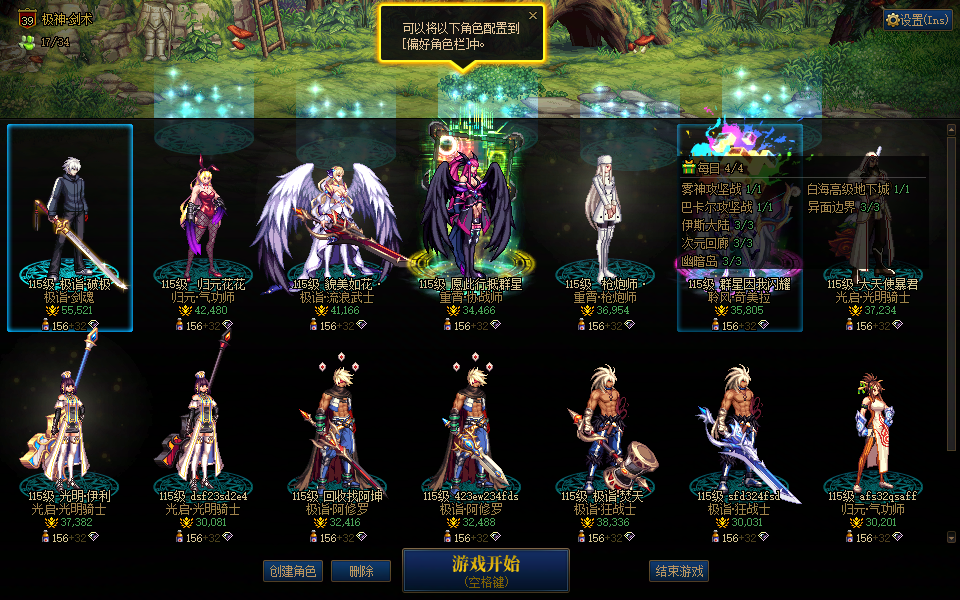Viewport: 960px width, 600px height.
Task: Choose the character named sfd324fsd
Action: (x=740, y=440)
